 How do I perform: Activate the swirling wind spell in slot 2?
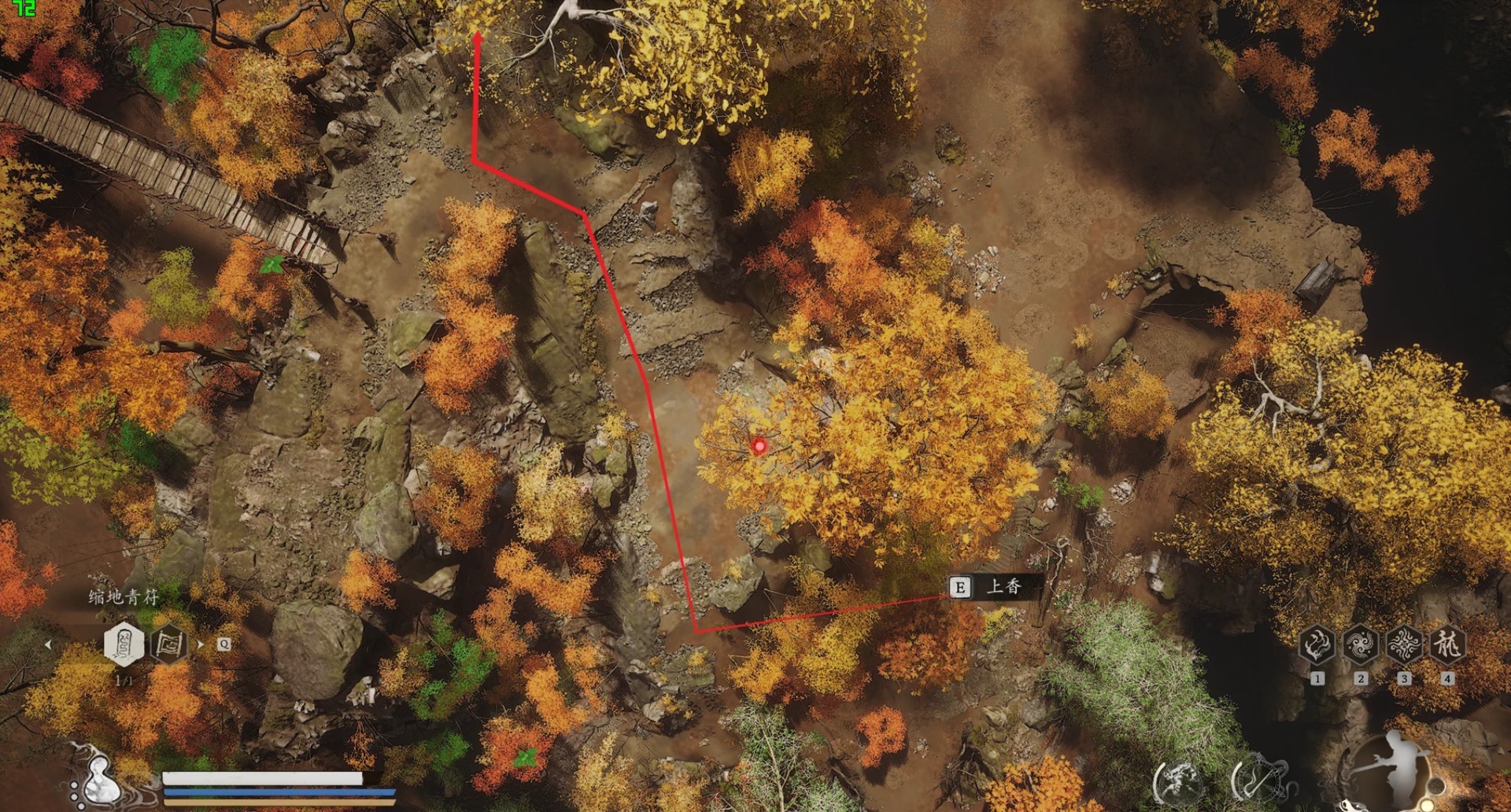[x=1360, y=644]
